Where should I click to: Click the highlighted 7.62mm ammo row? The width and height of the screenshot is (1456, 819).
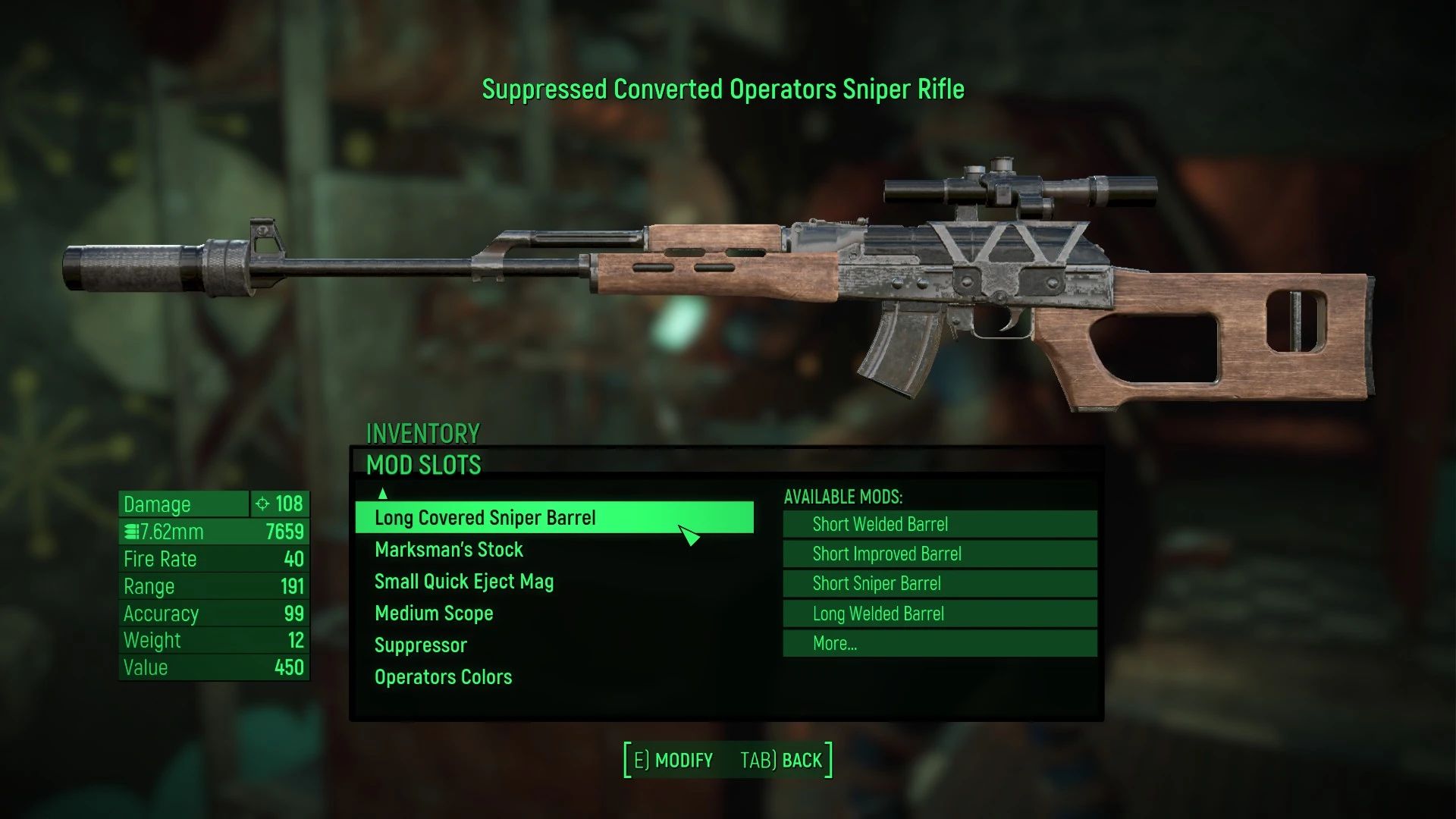pos(212,531)
